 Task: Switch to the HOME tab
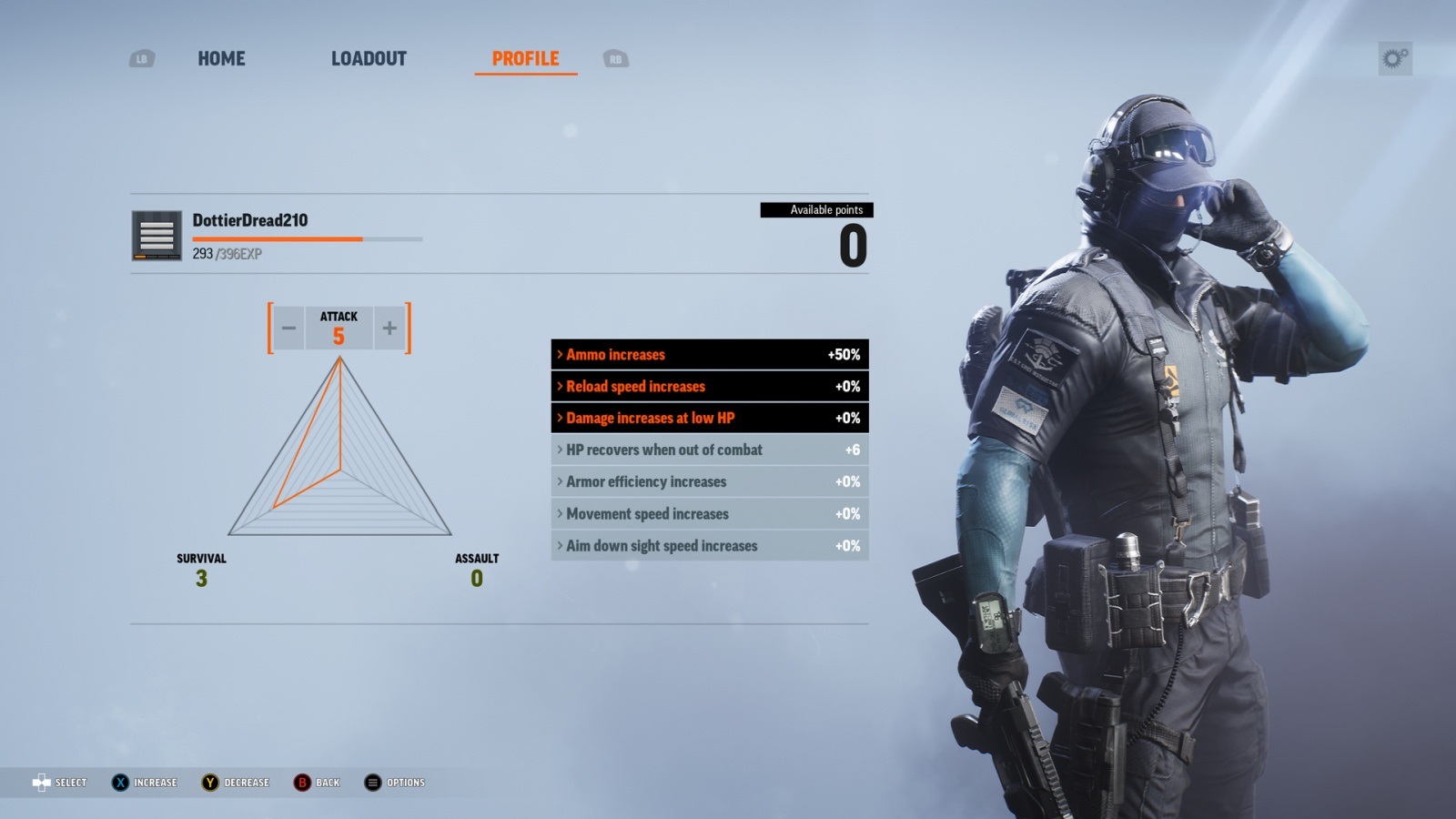[221, 59]
